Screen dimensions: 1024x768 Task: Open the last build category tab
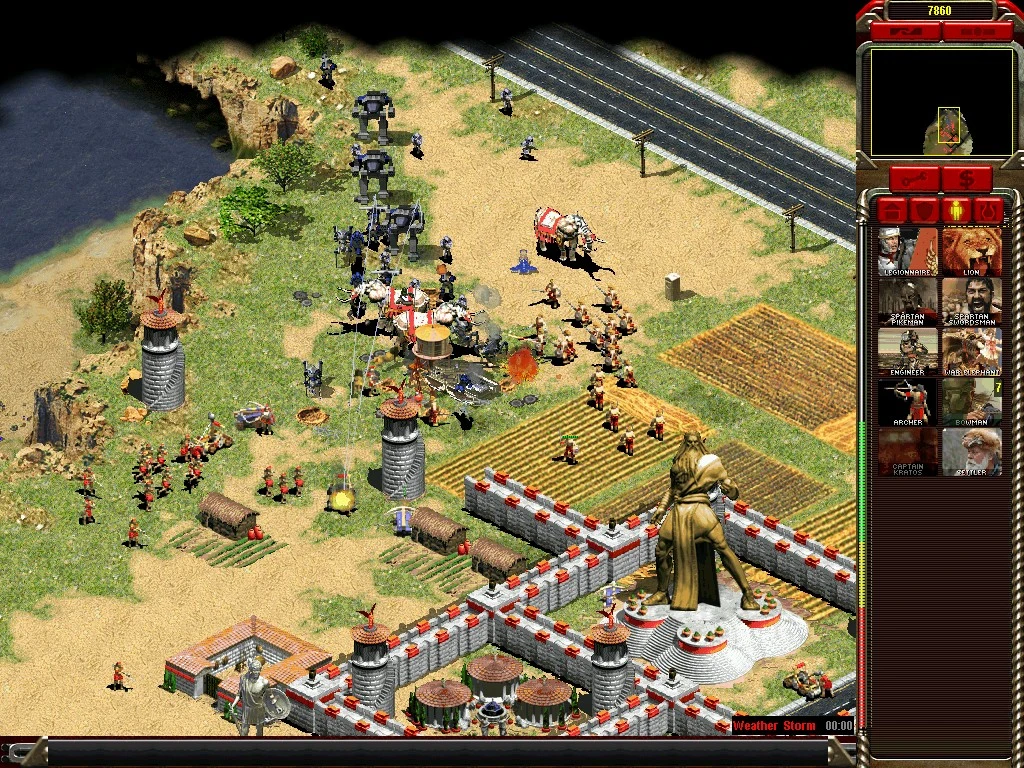point(989,211)
